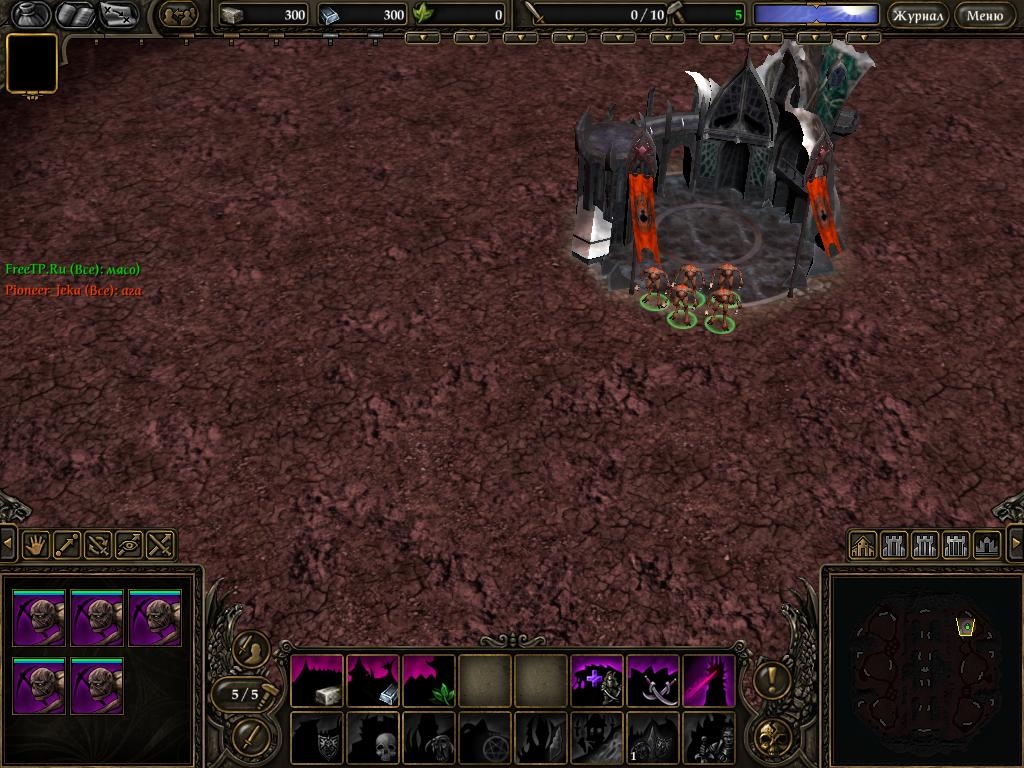Select the stone quarry building icon
The height and width of the screenshot is (768, 1024).
(x=317, y=681)
